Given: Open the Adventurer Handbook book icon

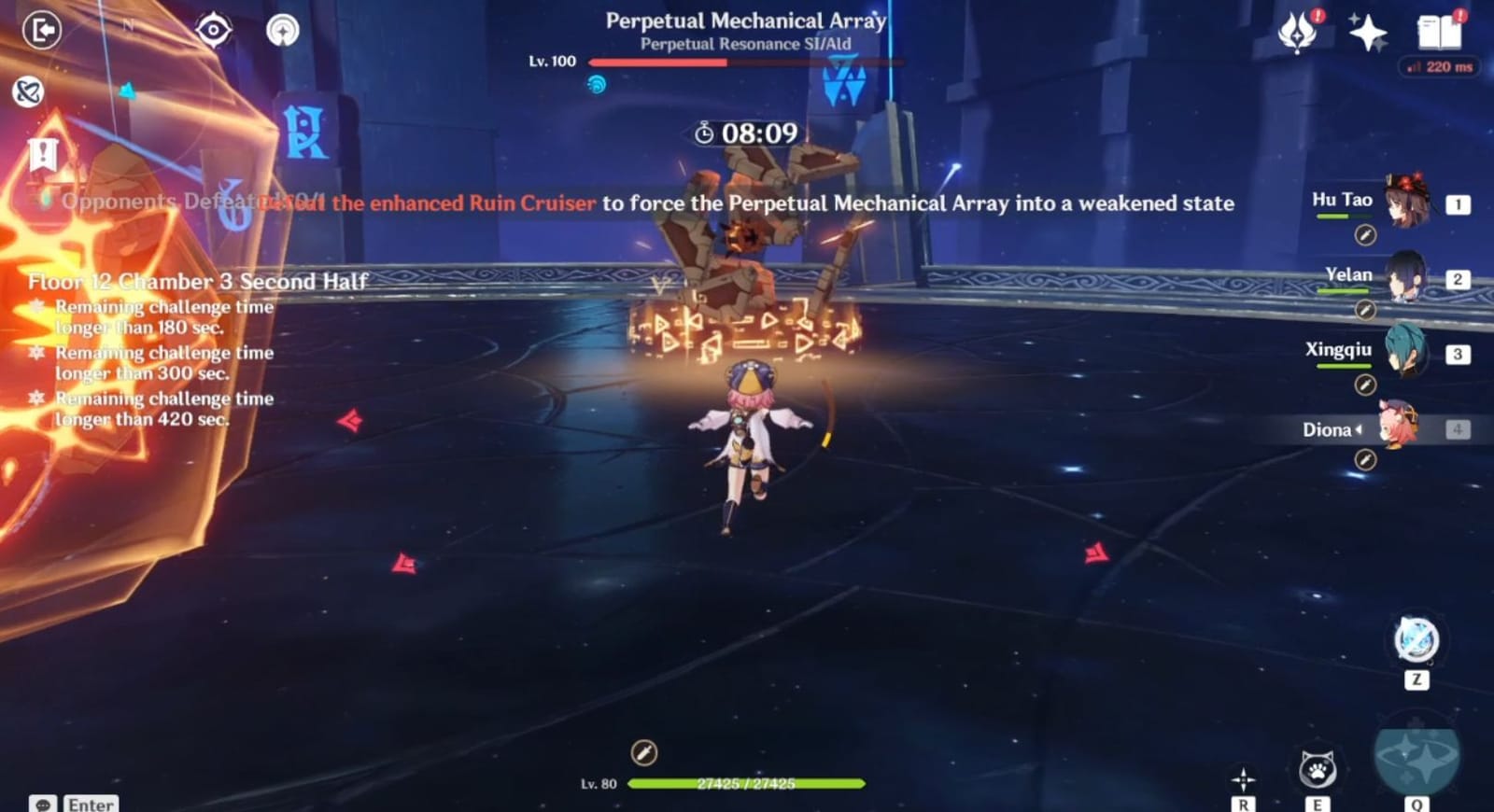Looking at the screenshot, I should 1440,31.
